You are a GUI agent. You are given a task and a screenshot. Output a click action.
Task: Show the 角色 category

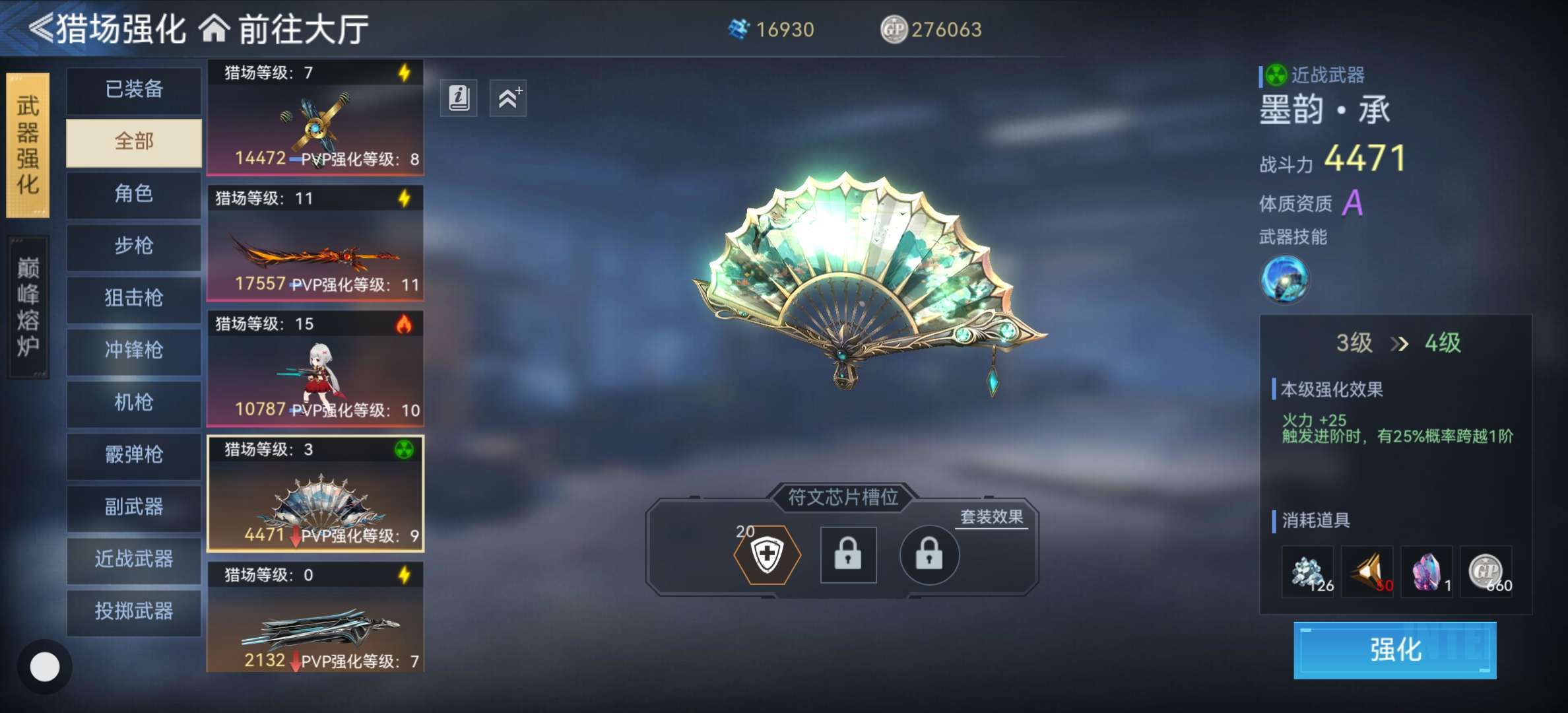[134, 193]
